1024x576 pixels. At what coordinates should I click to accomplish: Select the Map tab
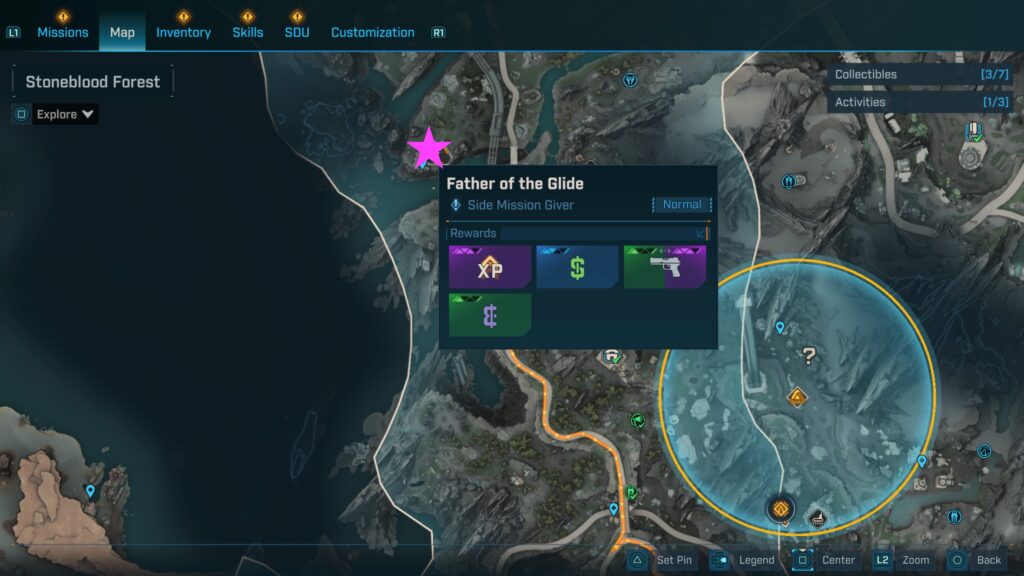[122, 32]
